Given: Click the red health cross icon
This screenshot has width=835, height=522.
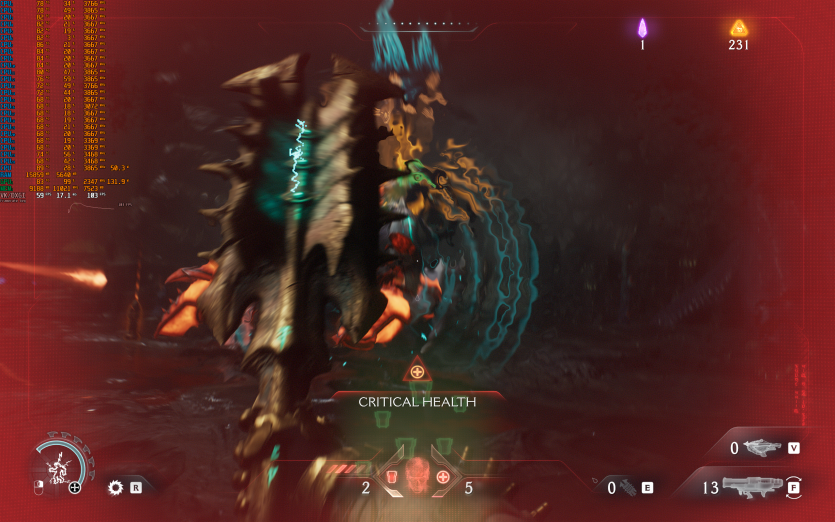Looking at the screenshot, I should point(443,476).
